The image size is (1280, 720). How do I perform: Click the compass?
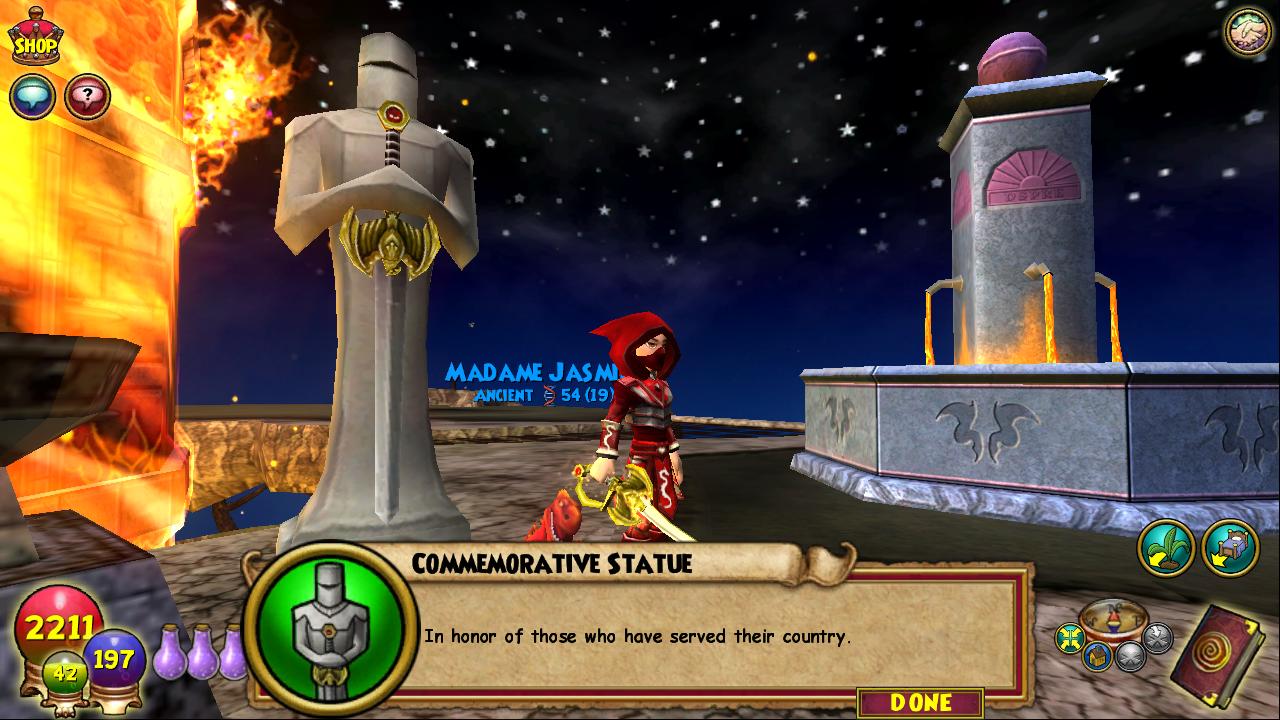tap(1113, 623)
